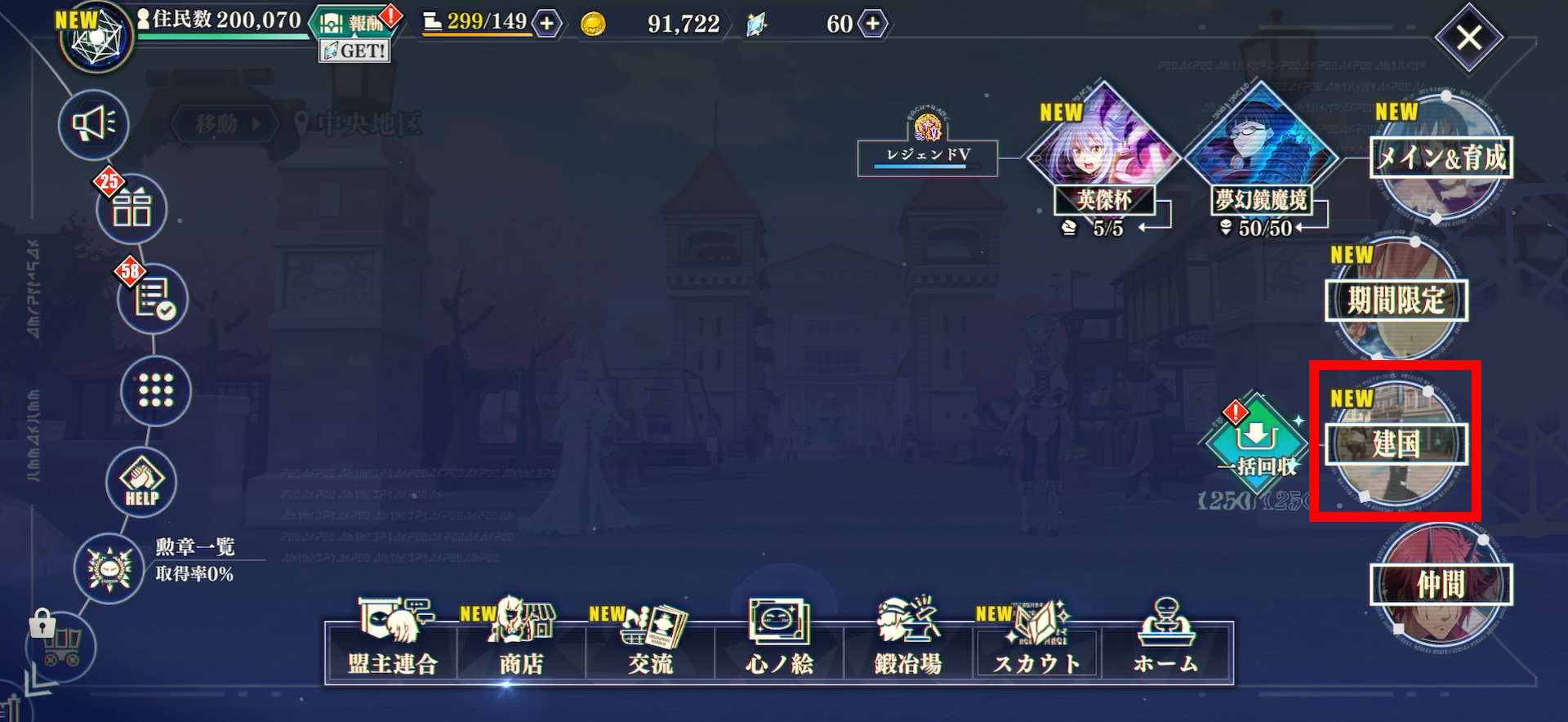The width and height of the screenshot is (1568, 722).
Task: Open the メイン&育成 menu
Action: tap(1441, 158)
